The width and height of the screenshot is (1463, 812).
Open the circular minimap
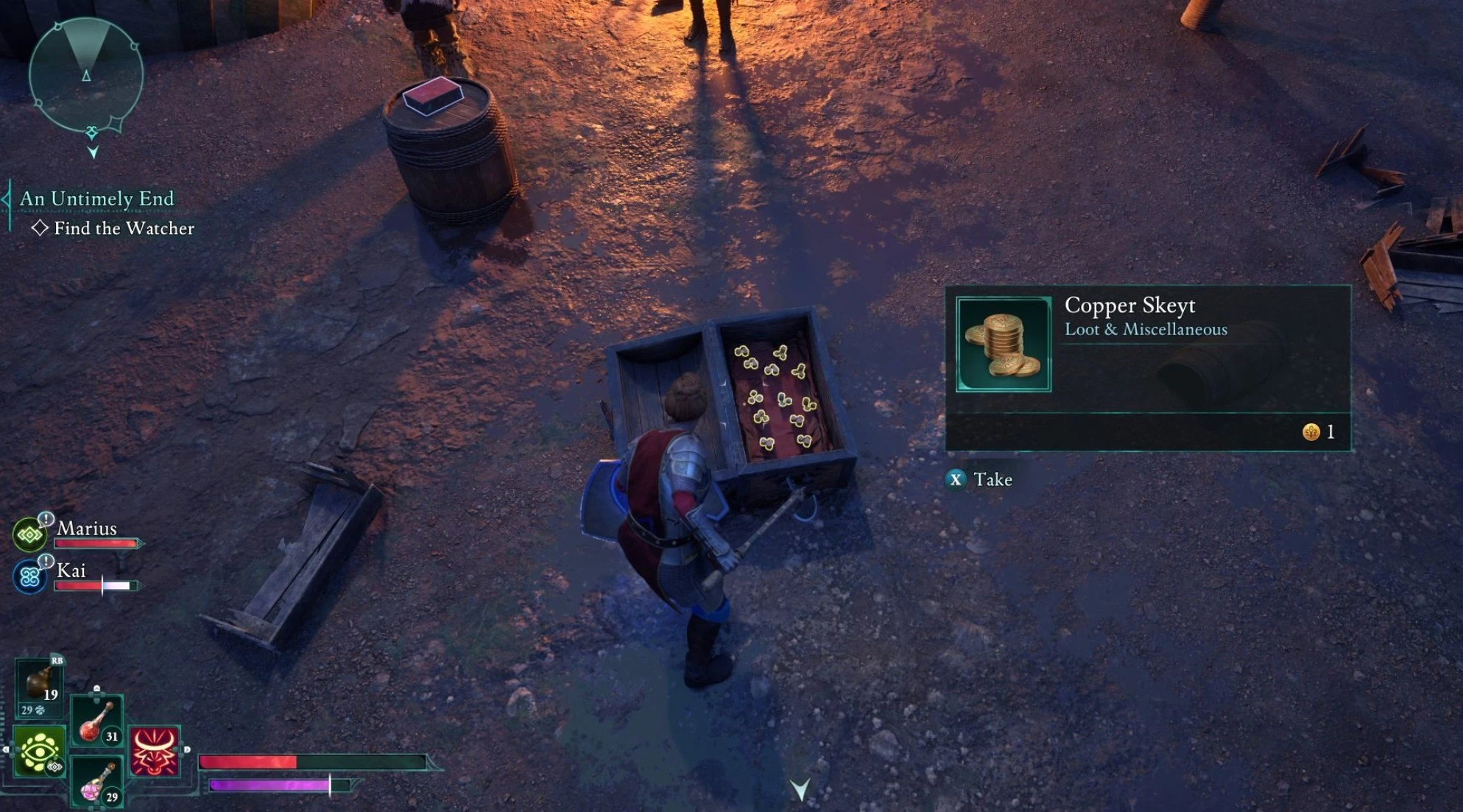[x=86, y=75]
